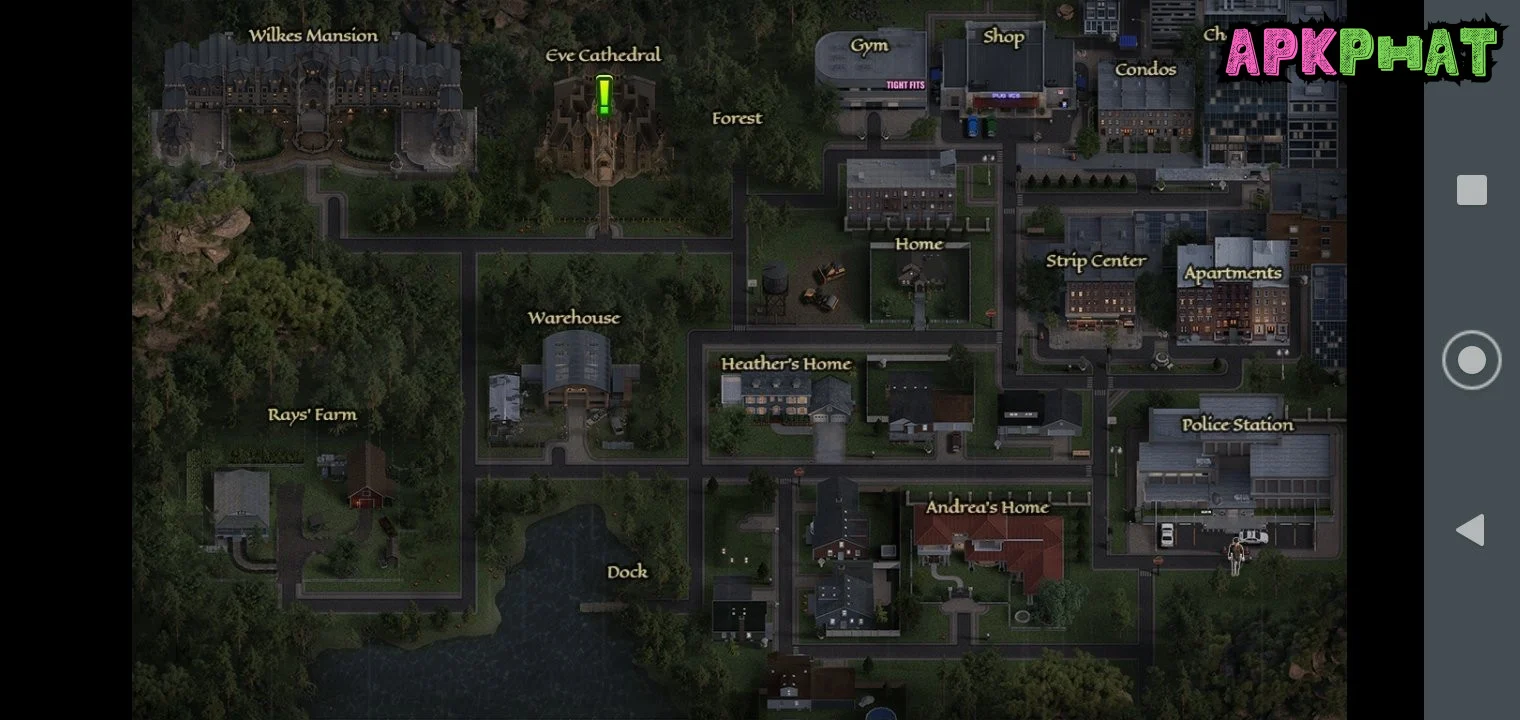1520x720 pixels.
Task: Select the Eve Cathedral location label
Action: click(x=603, y=55)
